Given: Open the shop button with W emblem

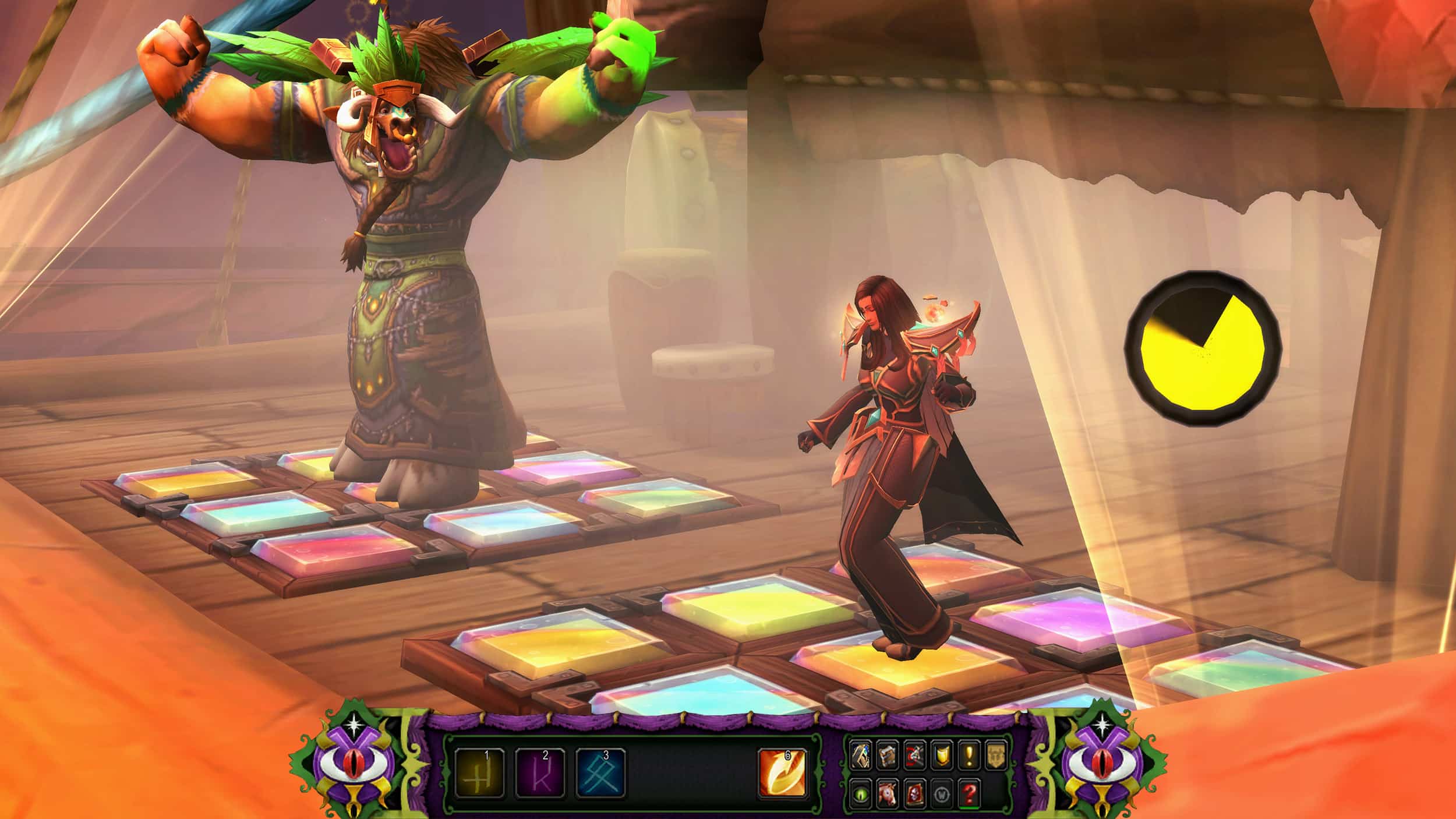Looking at the screenshot, I should tap(941, 793).
